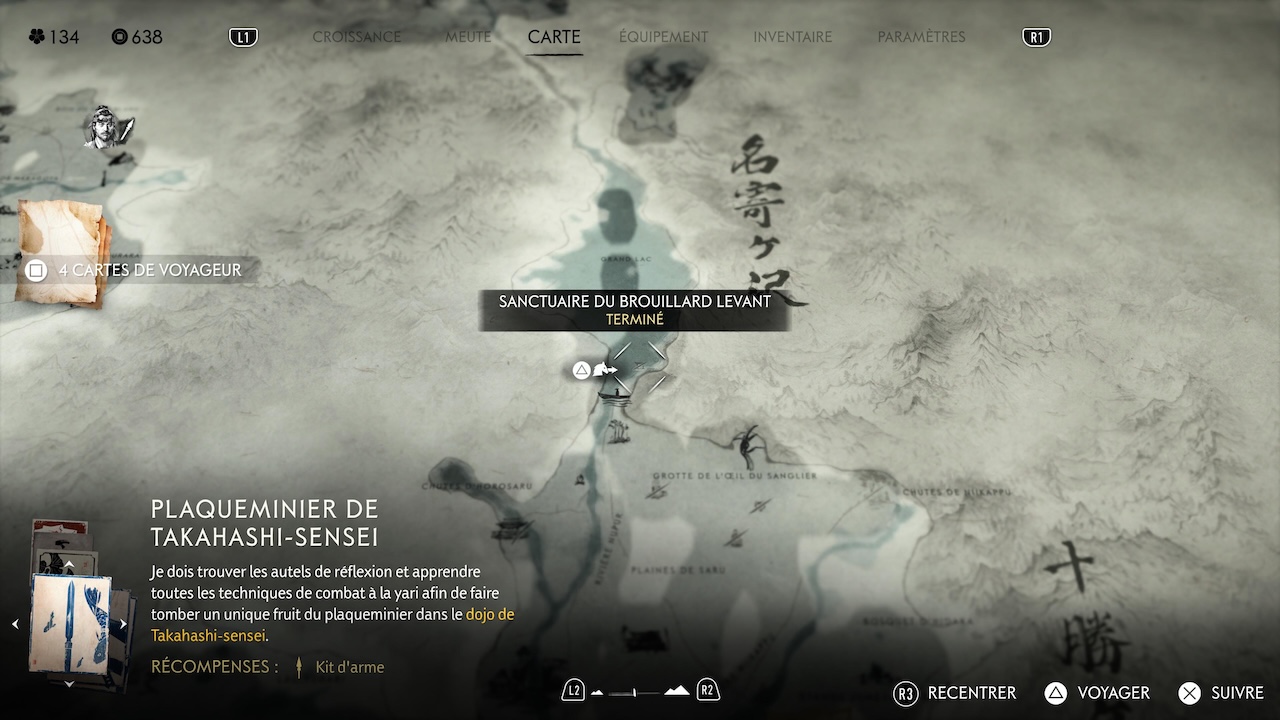Open the Meute tab
The width and height of the screenshot is (1280, 720).
[468, 37]
